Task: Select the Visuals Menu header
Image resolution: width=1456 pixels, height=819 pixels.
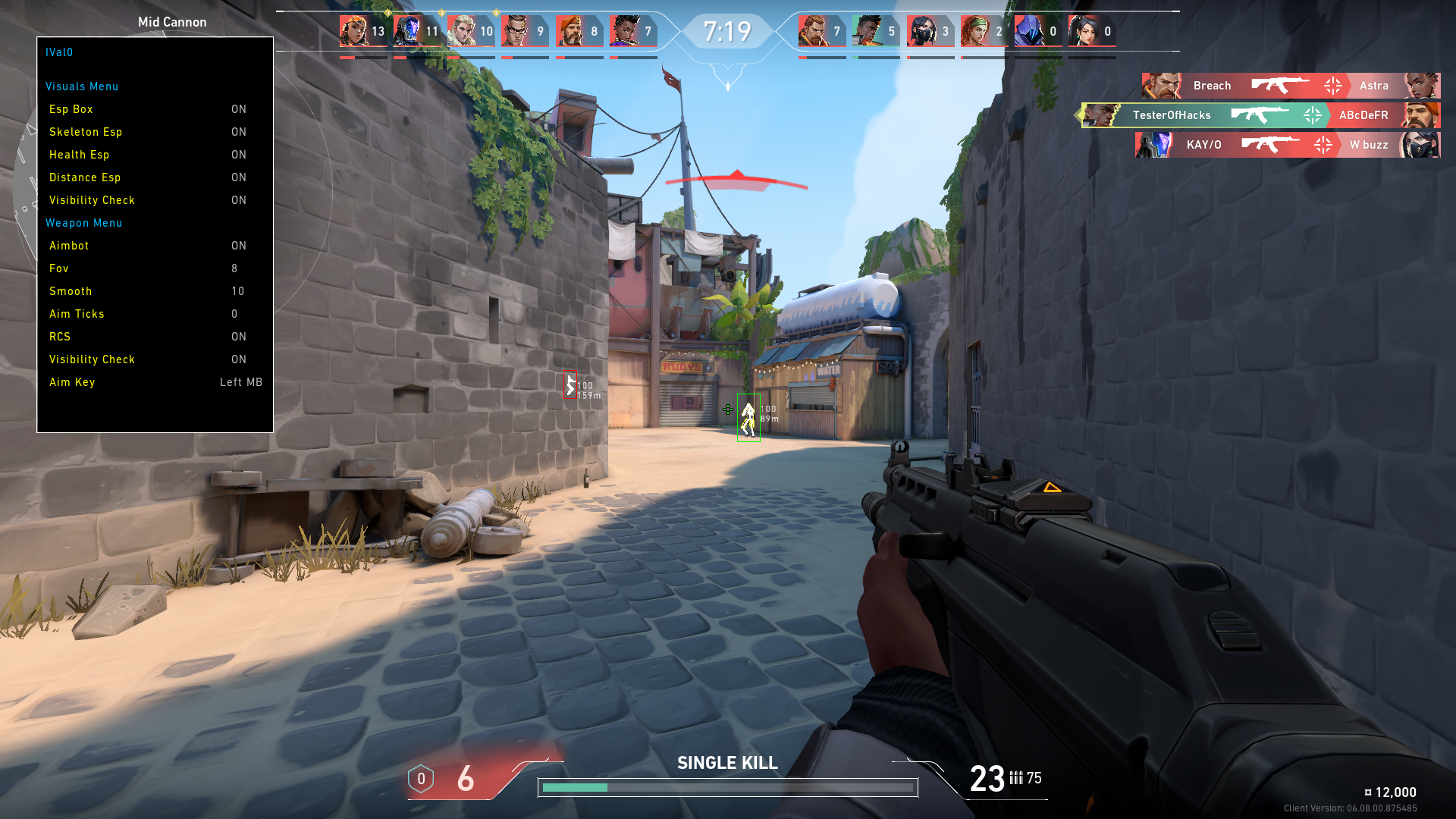Action: [82, 86]
